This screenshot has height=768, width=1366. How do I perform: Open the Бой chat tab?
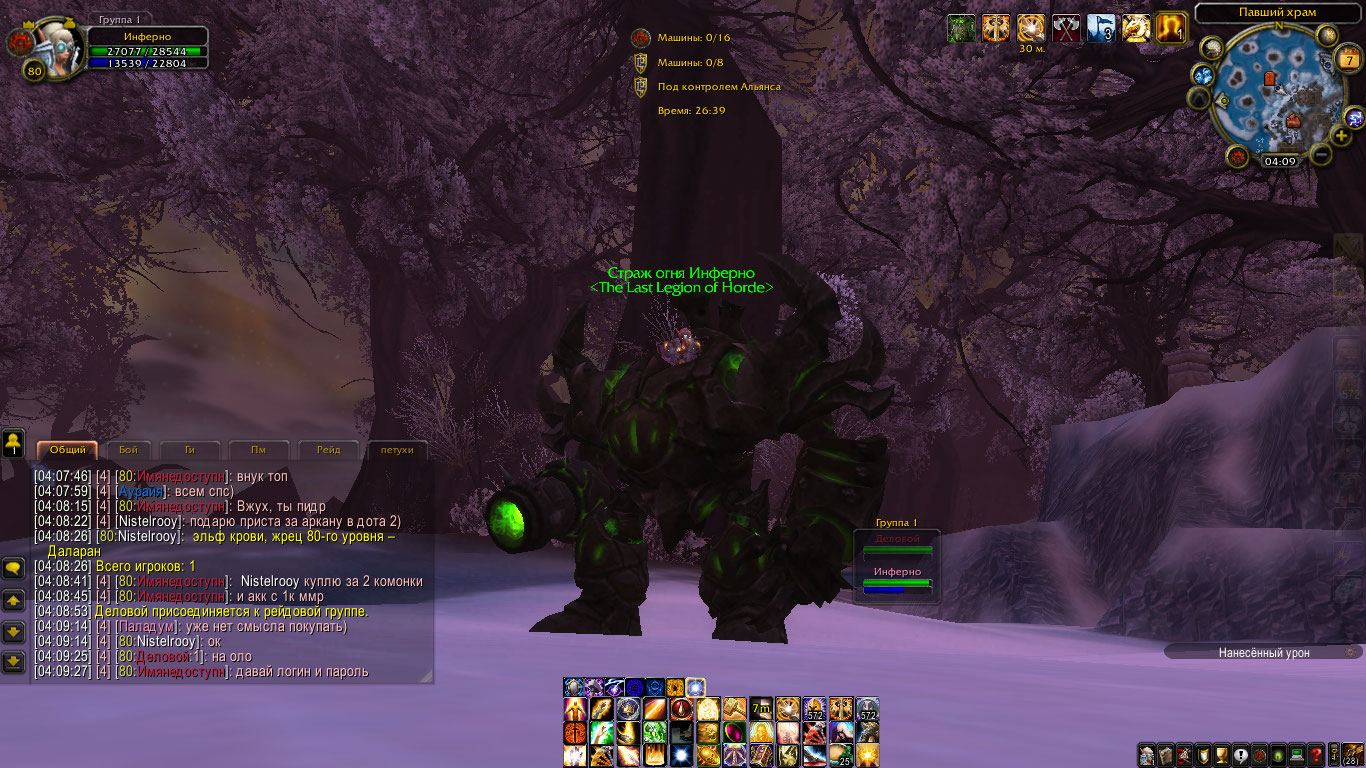[x=128, y=450]
